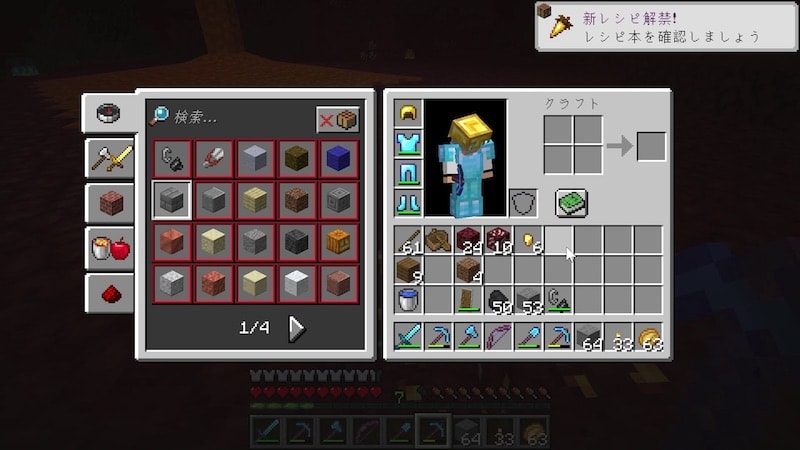
Task: Close the recipe book with the green book button
Action: [571, 203]
